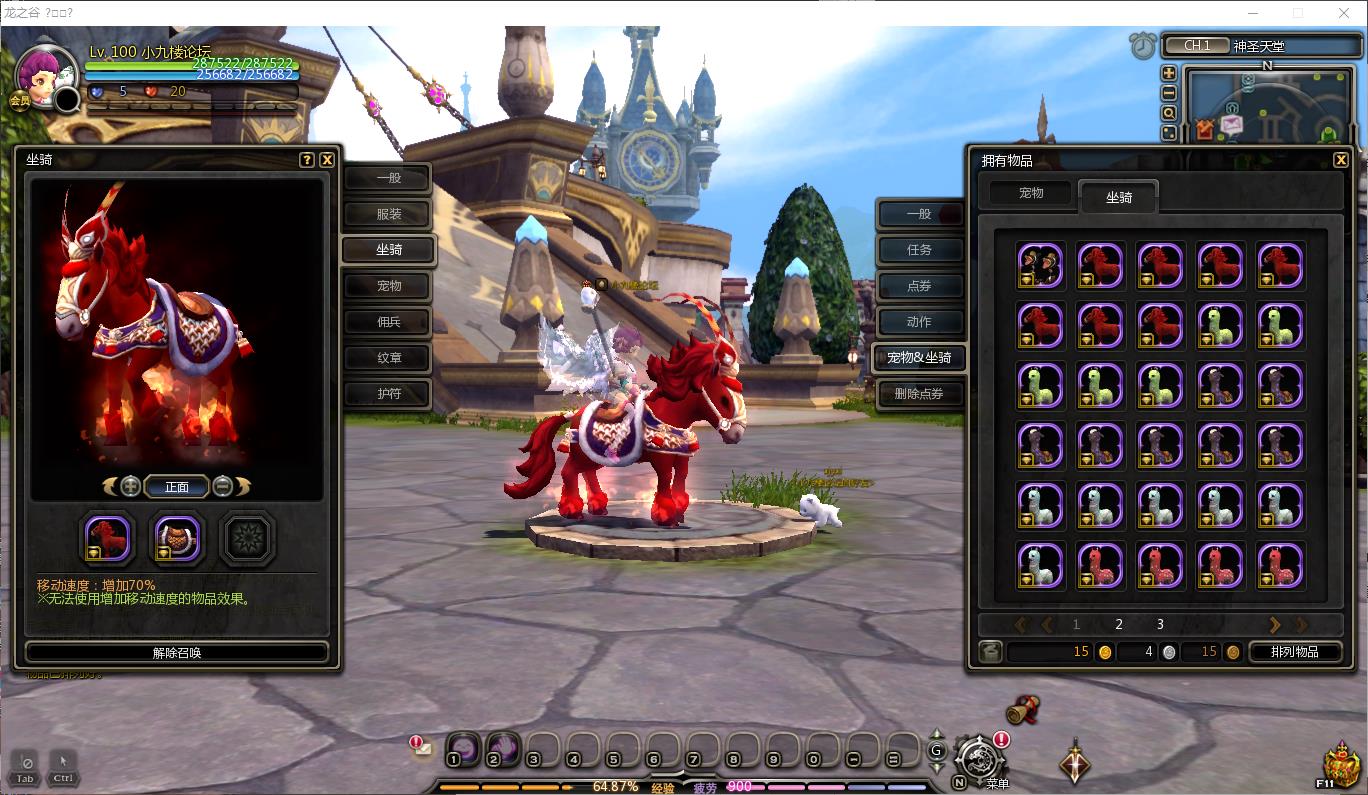Open the 删除点券 category

[918, 394]
